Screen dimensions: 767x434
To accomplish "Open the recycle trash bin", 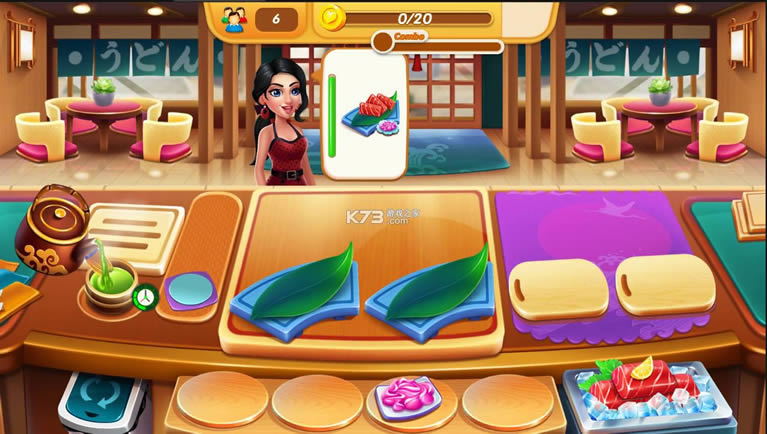I will tap(102, 401).
